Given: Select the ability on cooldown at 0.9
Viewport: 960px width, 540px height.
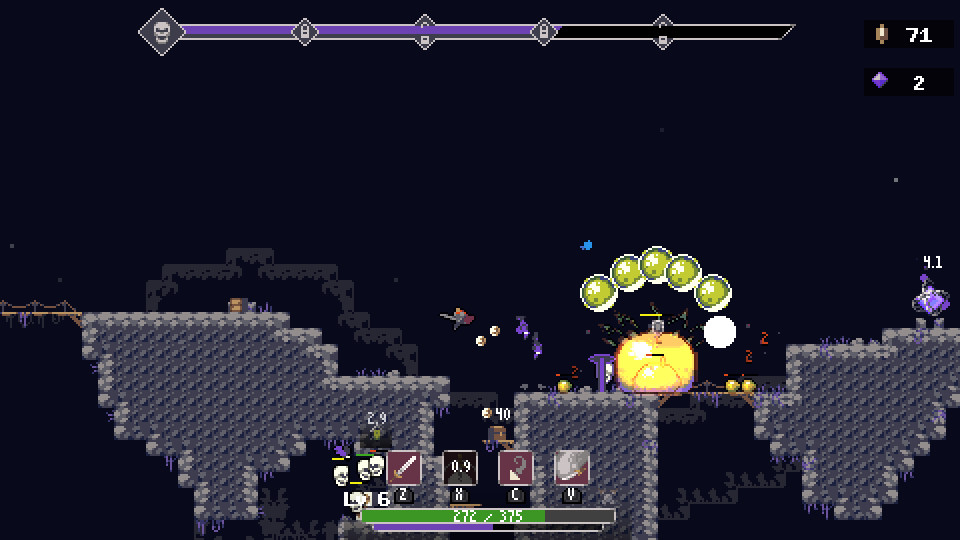Looking at the screenshot, I should 460,467.
